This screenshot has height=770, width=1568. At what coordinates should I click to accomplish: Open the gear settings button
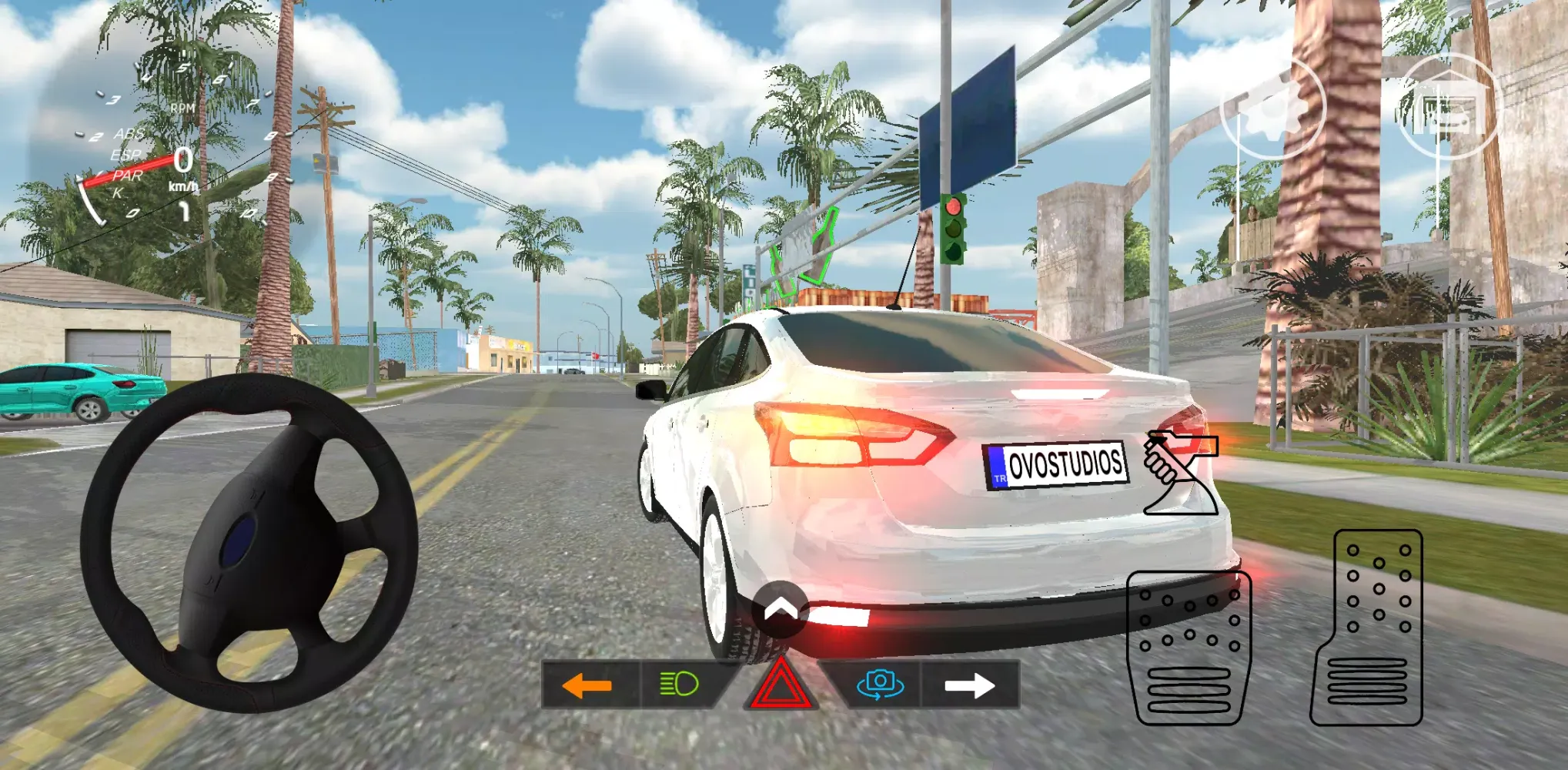point(1272,106)
